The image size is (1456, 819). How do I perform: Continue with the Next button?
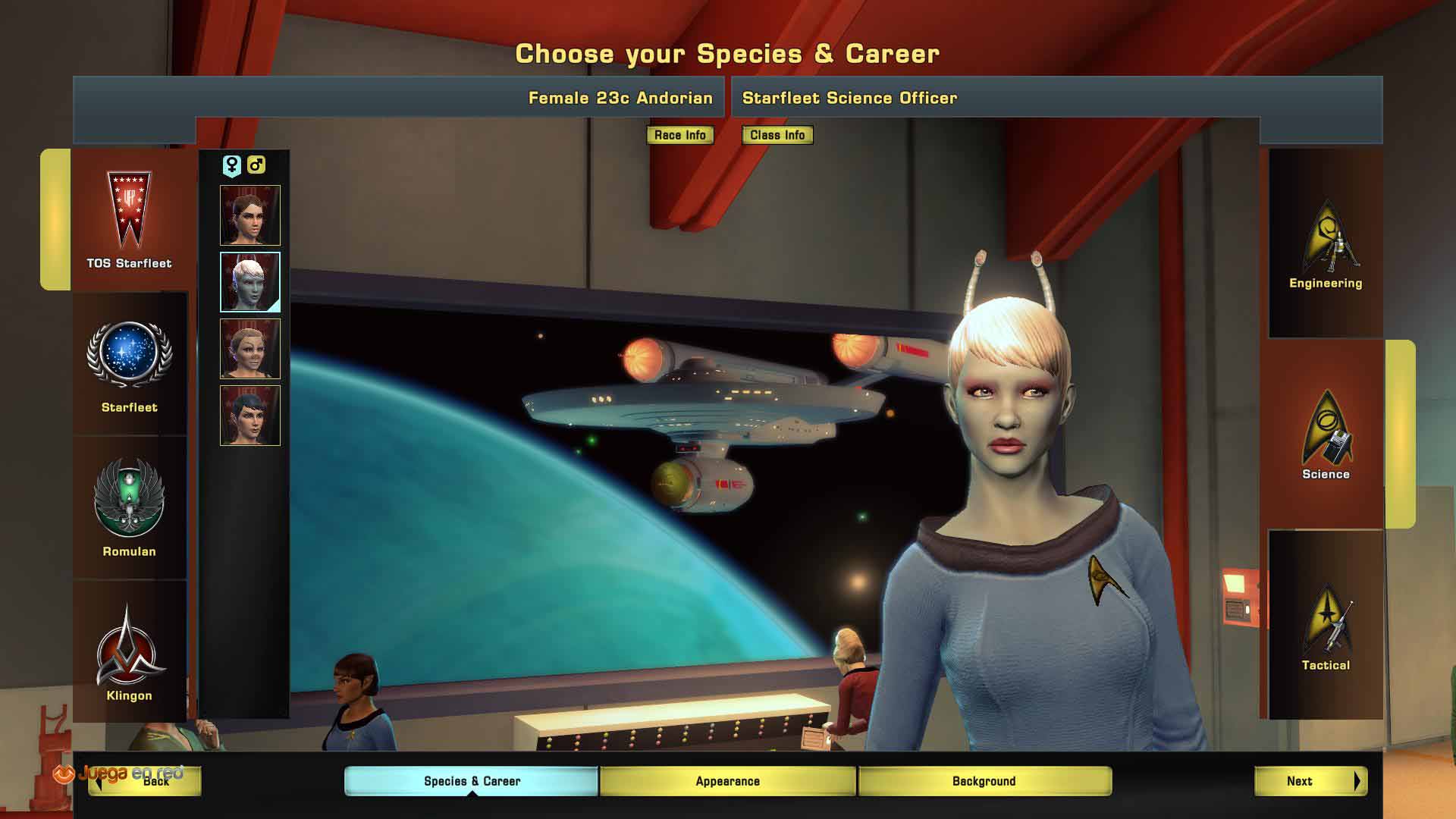[1310, 781]
